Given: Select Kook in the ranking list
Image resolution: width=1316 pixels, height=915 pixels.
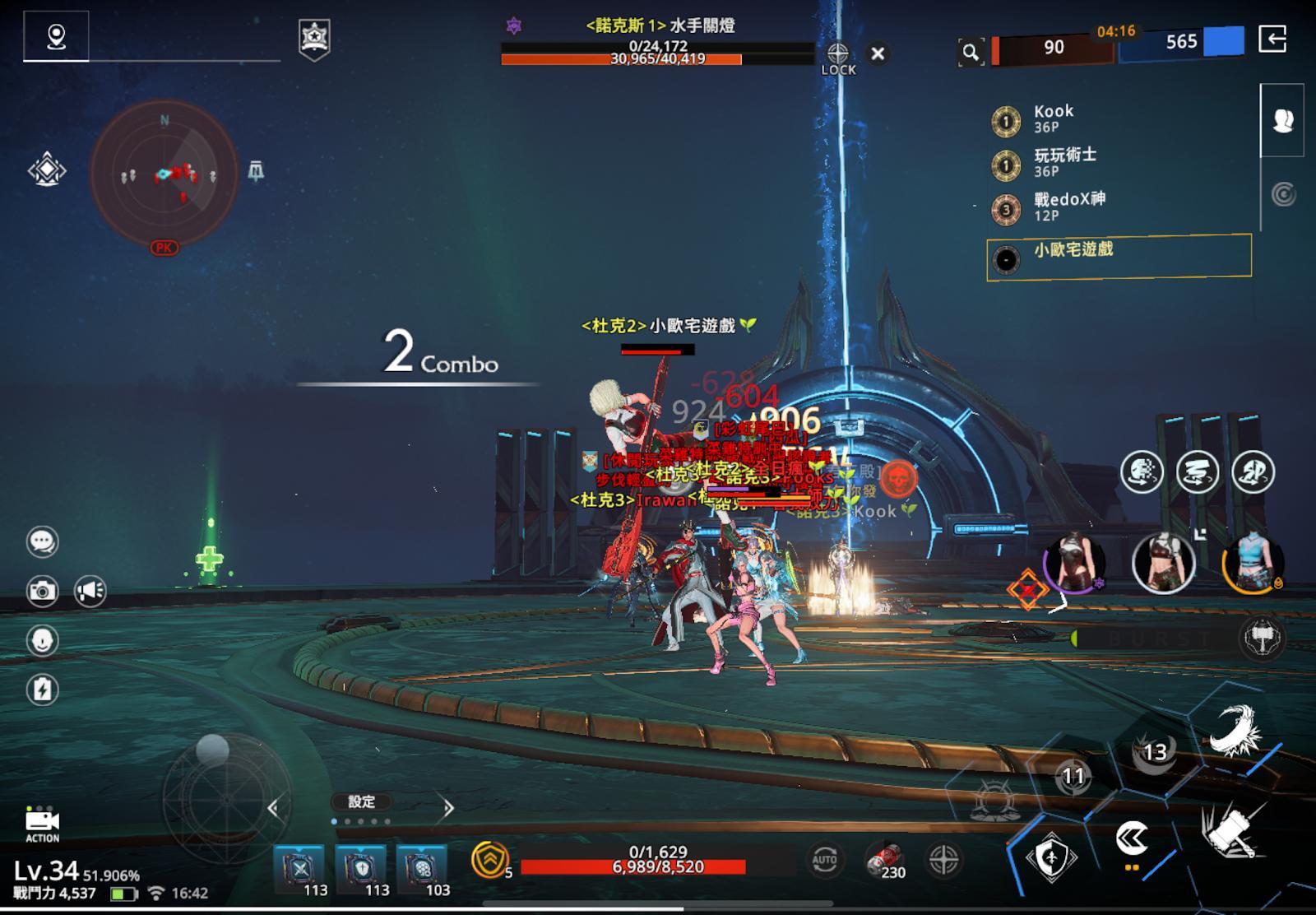Looking at the screenshot, I should tap(1053, 118).
